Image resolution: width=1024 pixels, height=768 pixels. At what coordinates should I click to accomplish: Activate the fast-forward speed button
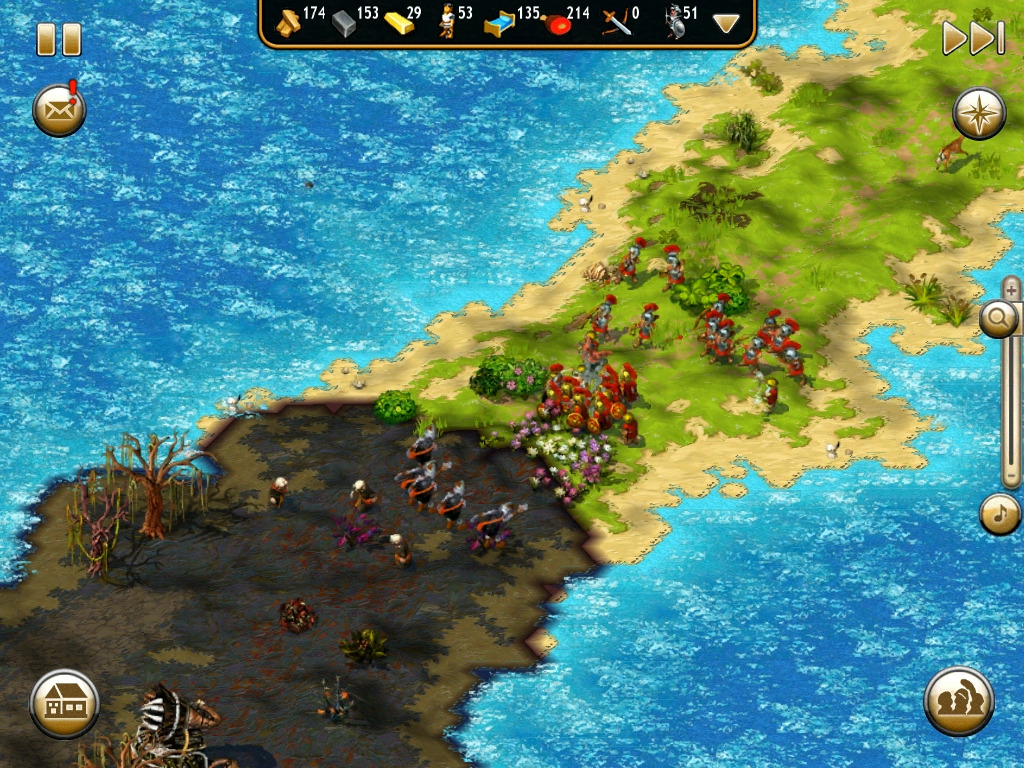coord(972,38)
